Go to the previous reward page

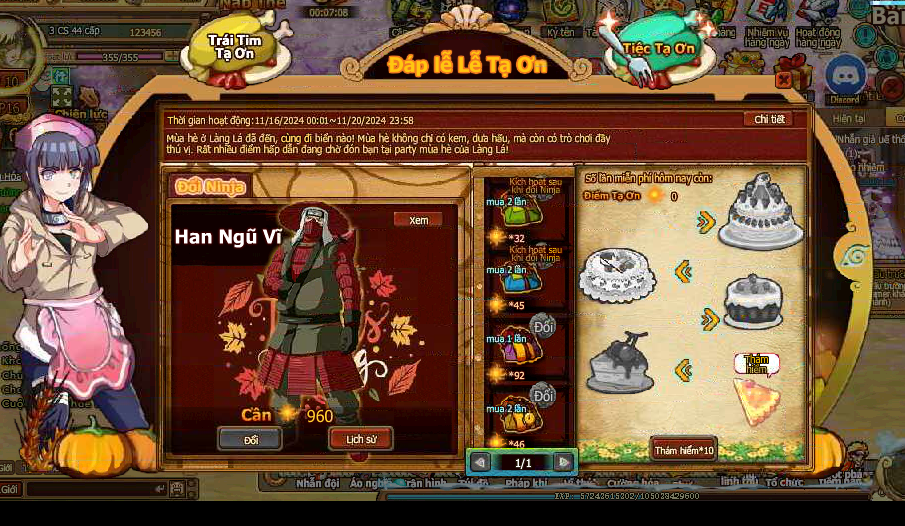tap(480, 462)
